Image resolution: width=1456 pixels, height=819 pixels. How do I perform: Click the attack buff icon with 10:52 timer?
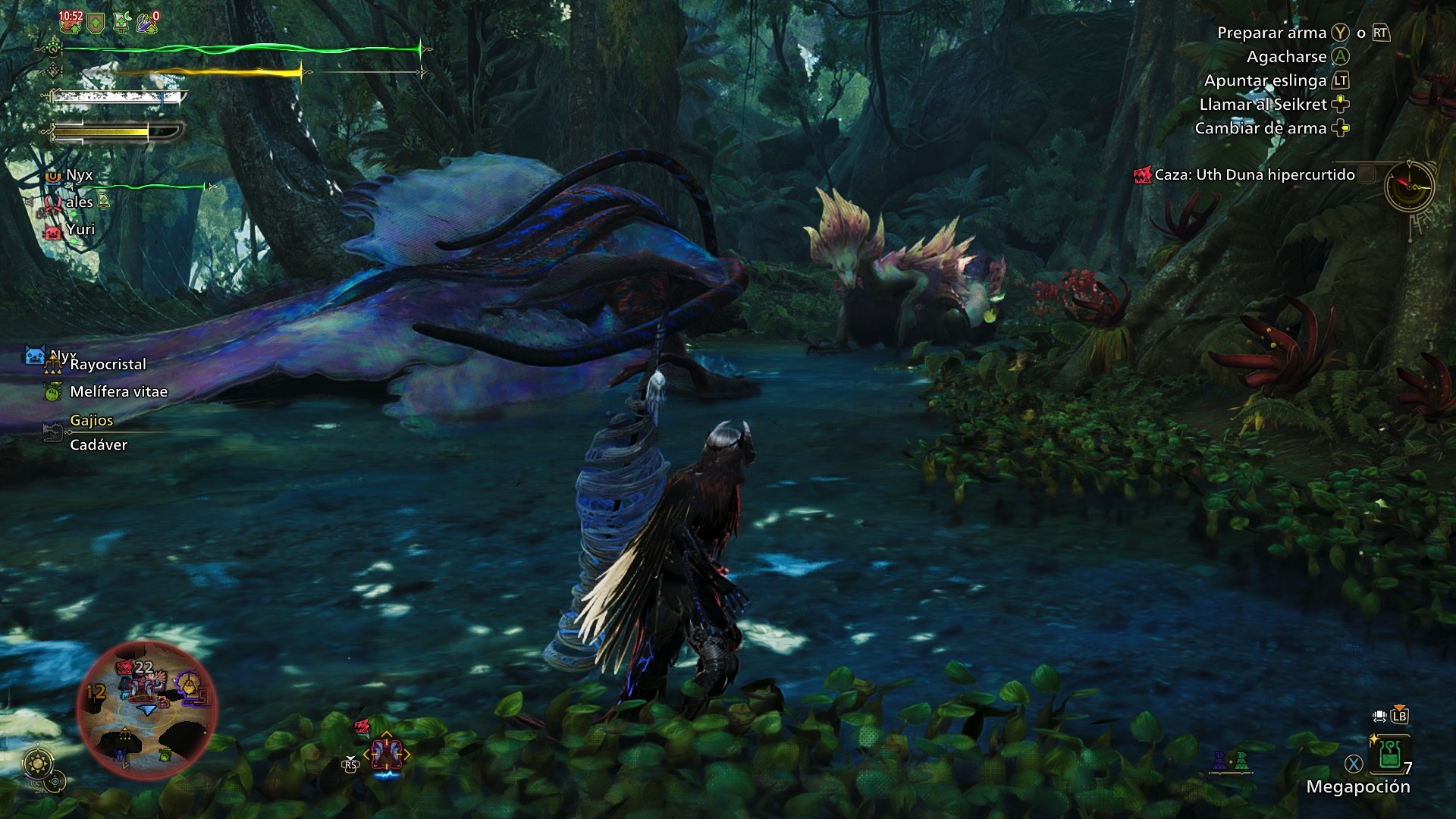(x=71, y=21)
